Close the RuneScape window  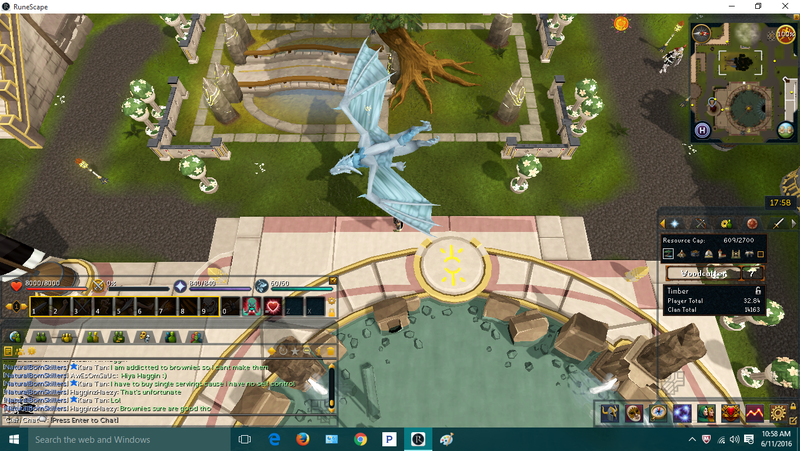point(785,6)
